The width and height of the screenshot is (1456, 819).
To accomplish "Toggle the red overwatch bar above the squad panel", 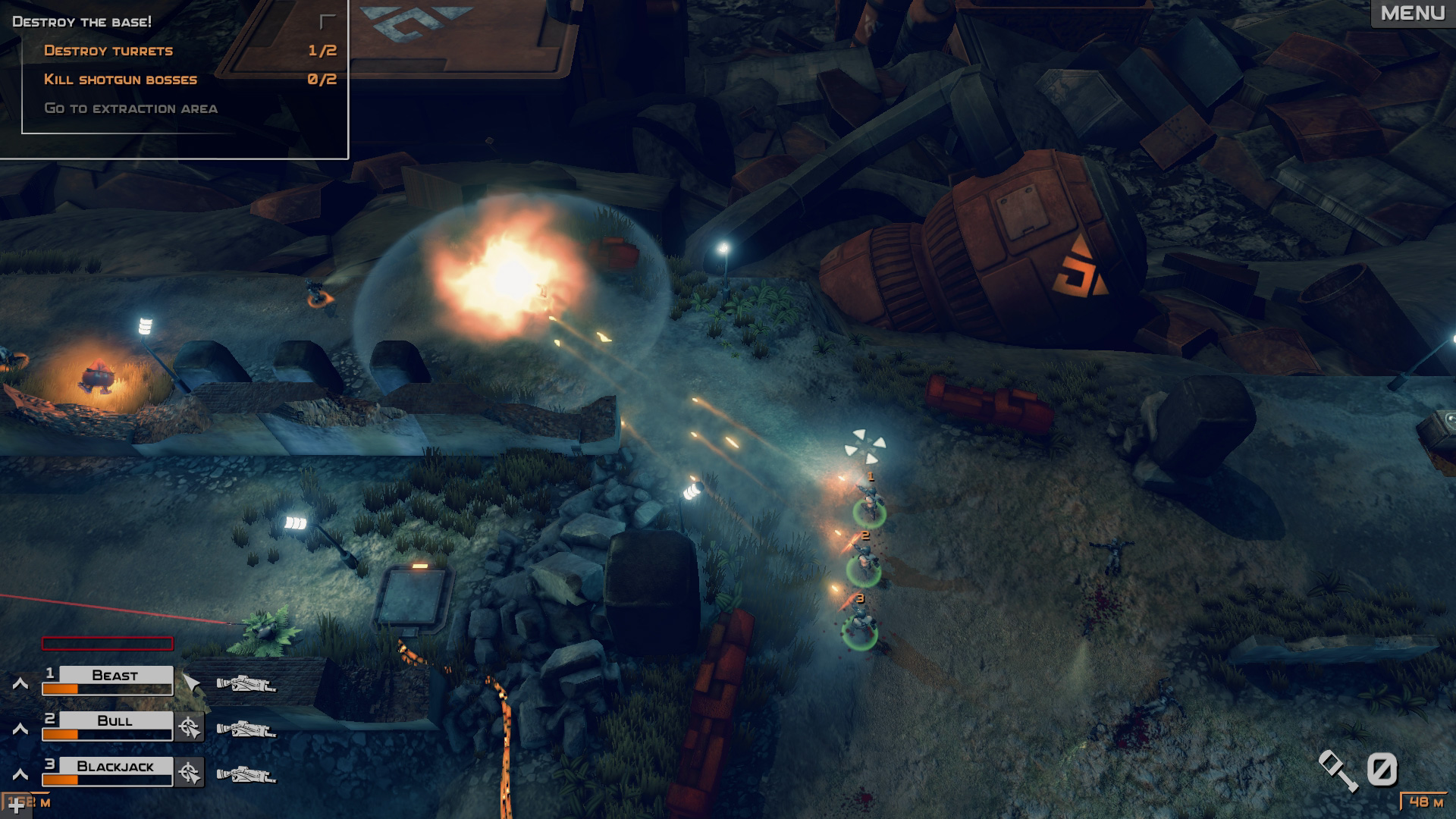I will click(x=108, y=644).
